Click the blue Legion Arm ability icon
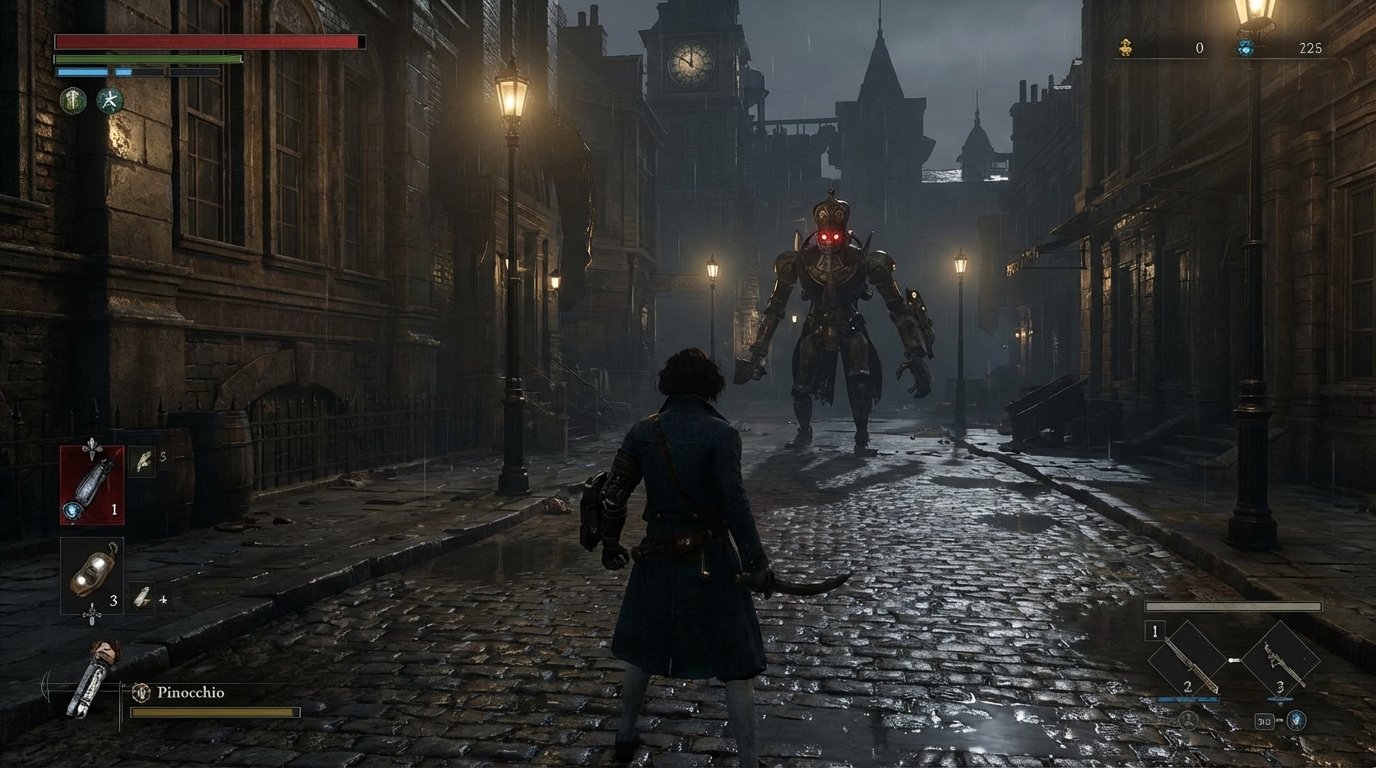This screenshot has width=1376, height=768. (x=1296, y=721)
